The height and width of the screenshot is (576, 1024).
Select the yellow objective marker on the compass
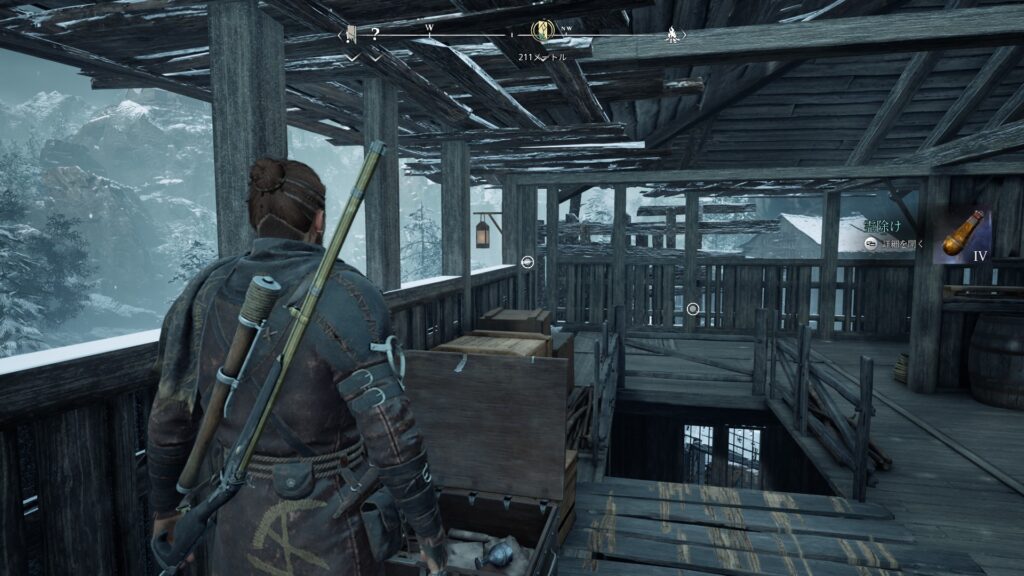pos(543,31)
